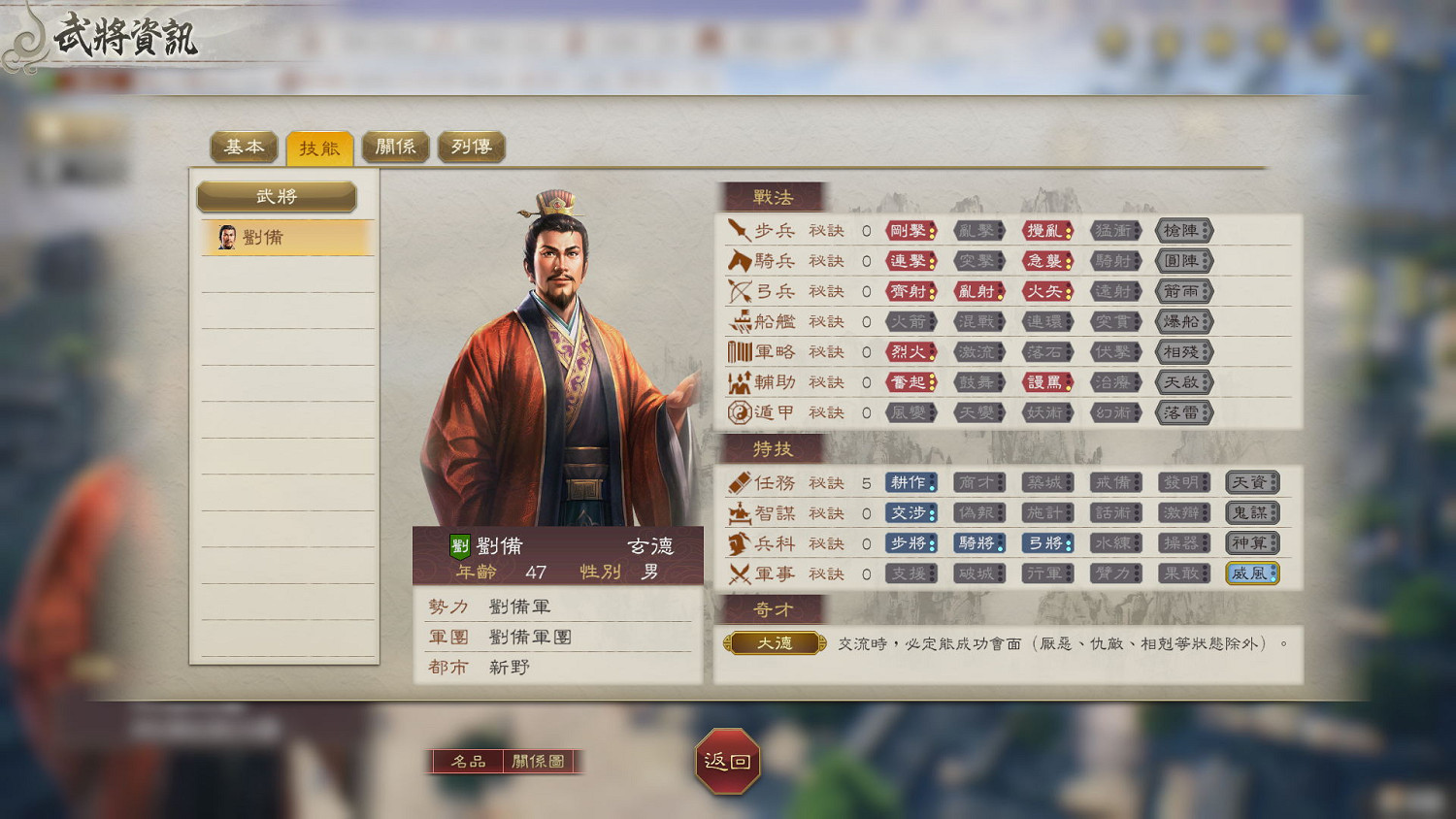The width and height of the screenshot is (1456, 819).
Task: Toggle the highlighted 威風 skill badge
Action: [1252, 573]
